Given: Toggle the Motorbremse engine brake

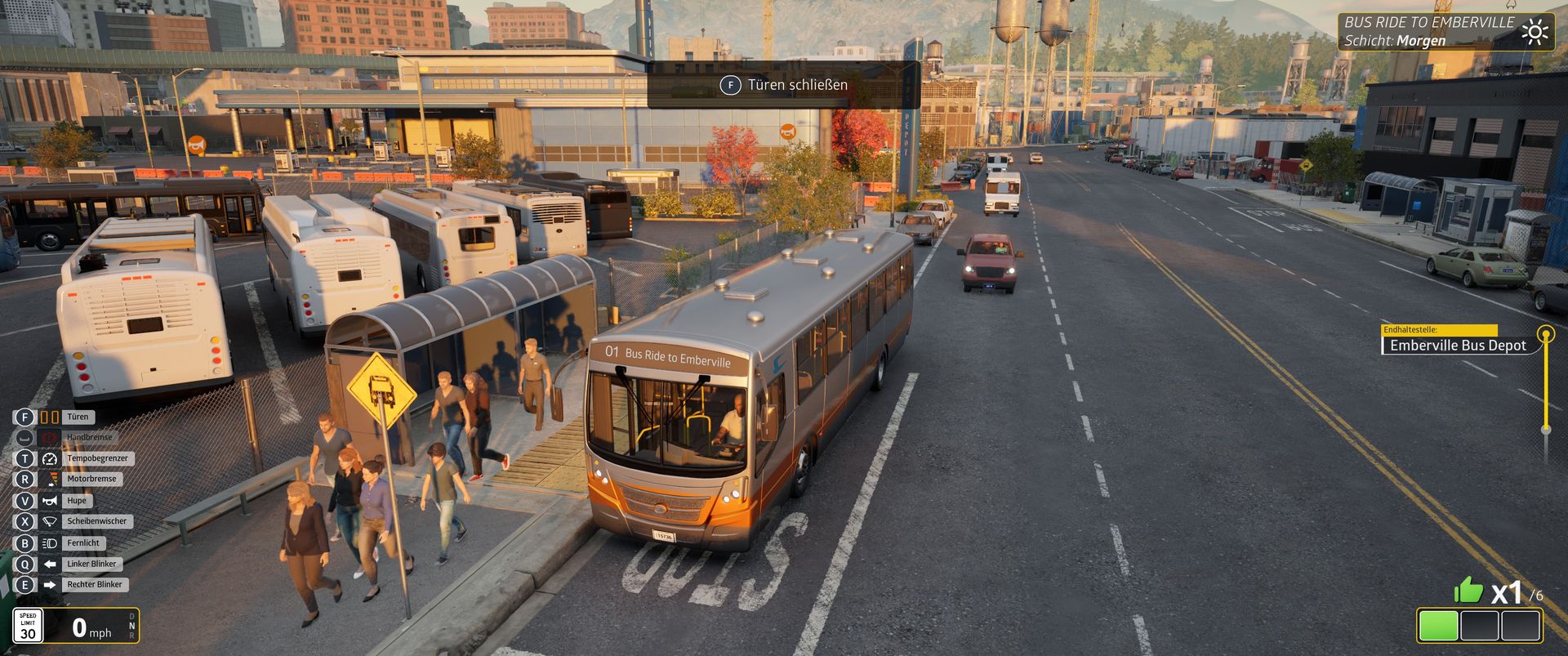Looking at the screenshot, I should [91, 479].
